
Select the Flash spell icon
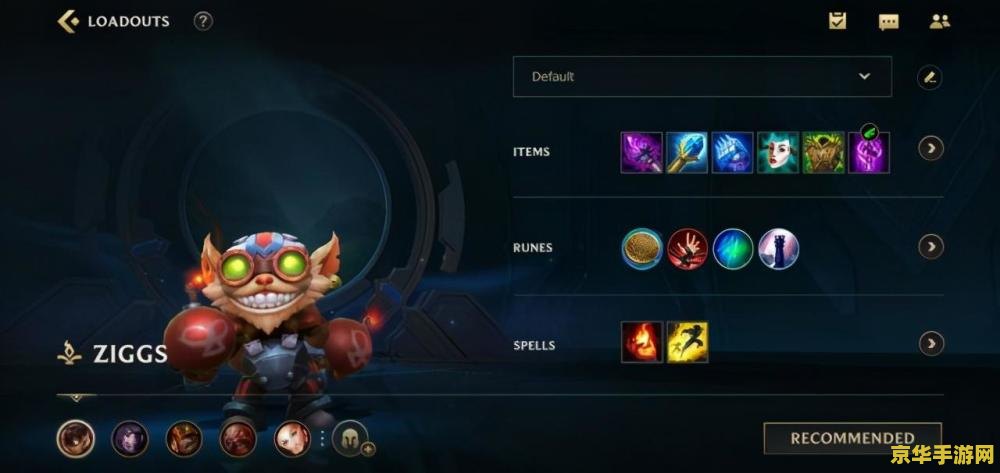(688, 342)
